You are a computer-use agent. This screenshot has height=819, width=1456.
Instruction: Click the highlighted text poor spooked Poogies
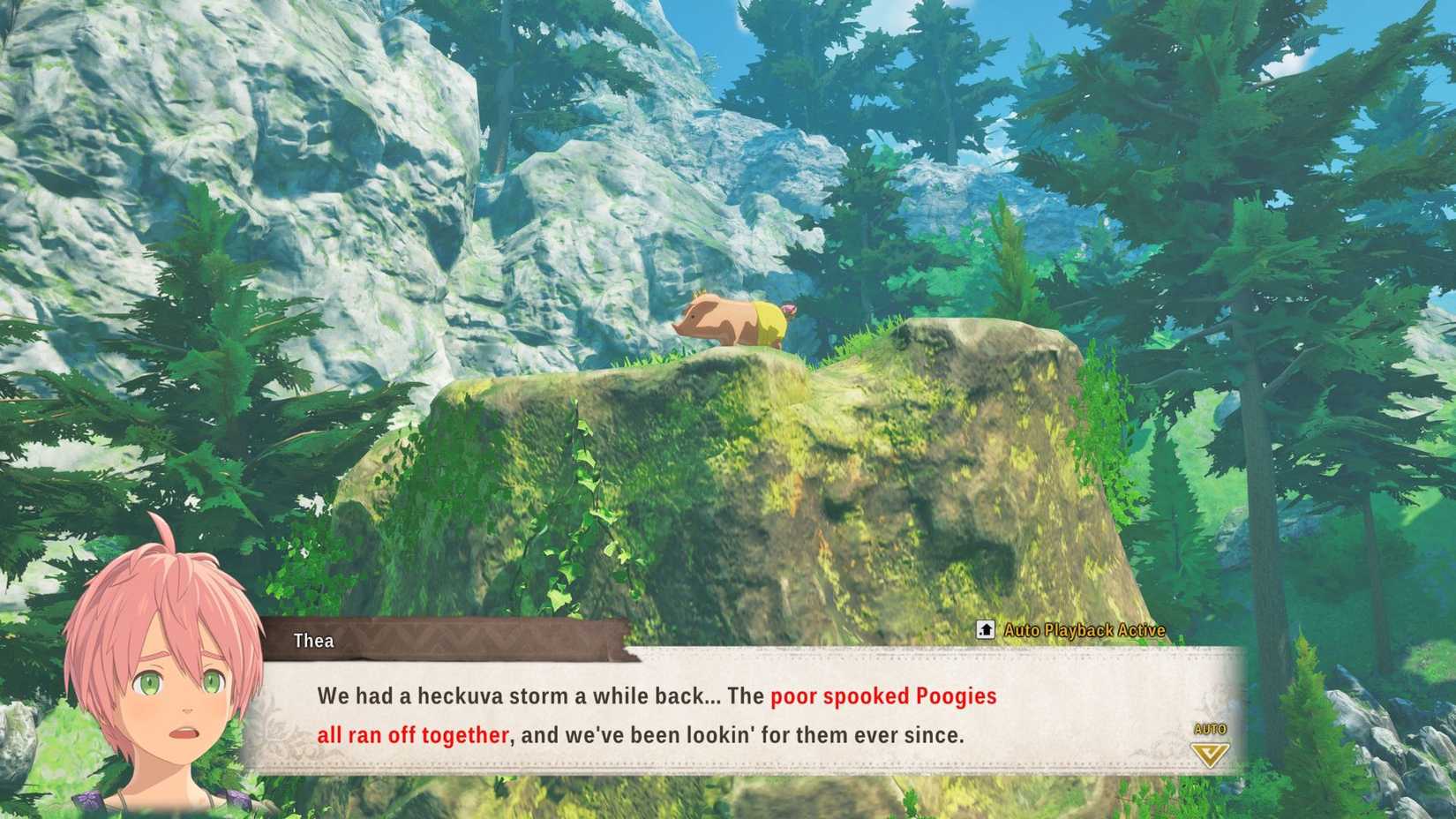882,696
